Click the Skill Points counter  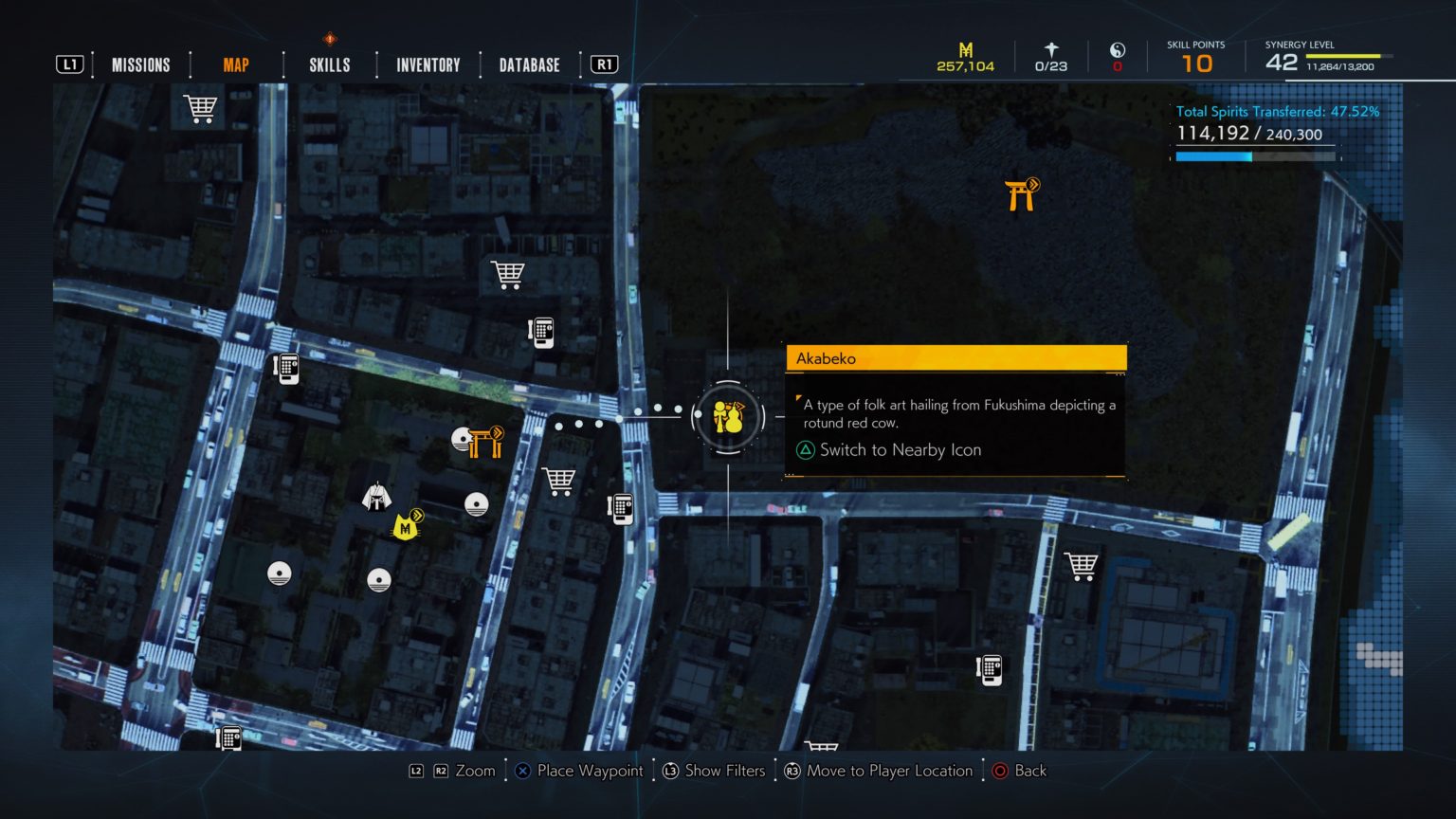(x=1196, y=57)
